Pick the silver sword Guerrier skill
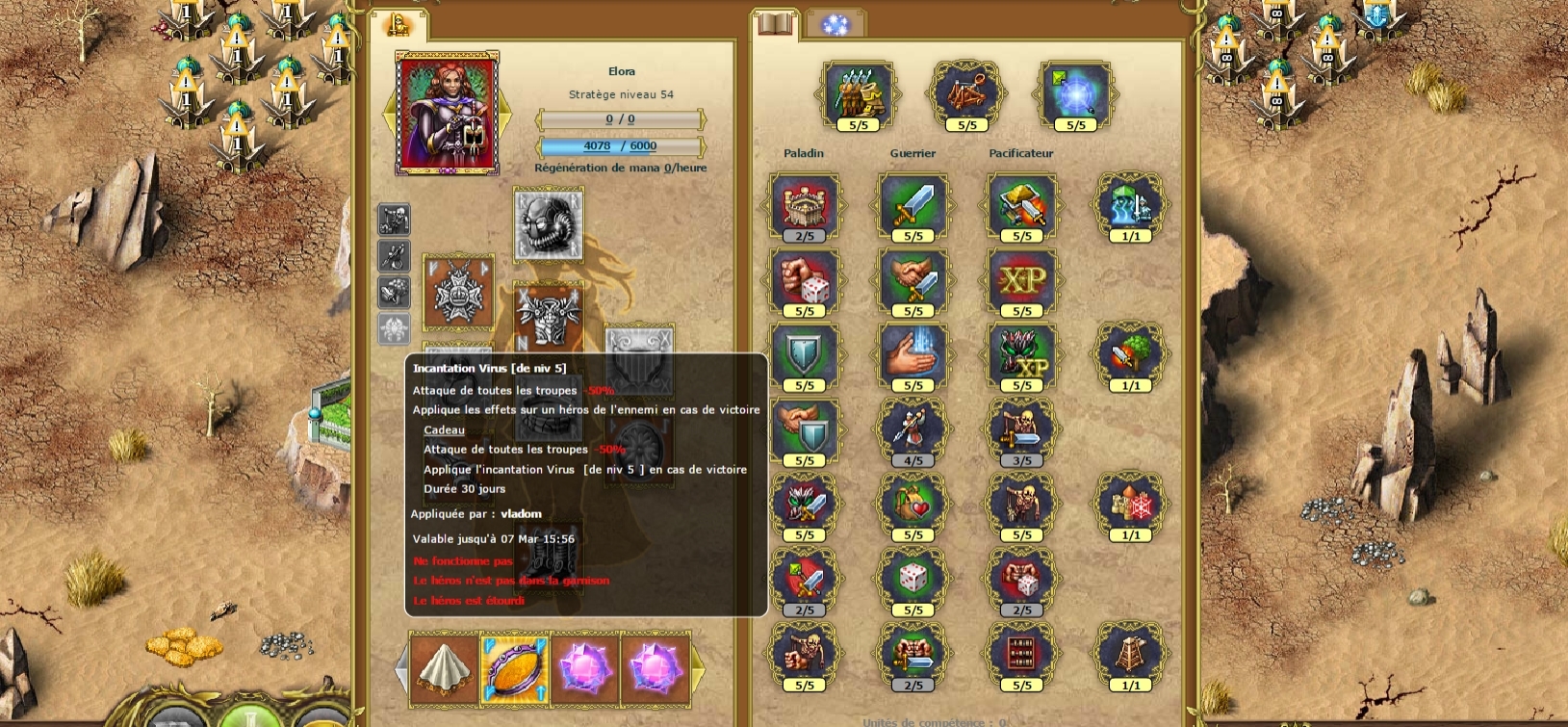 pyautogui.click(x=913, y=204)
